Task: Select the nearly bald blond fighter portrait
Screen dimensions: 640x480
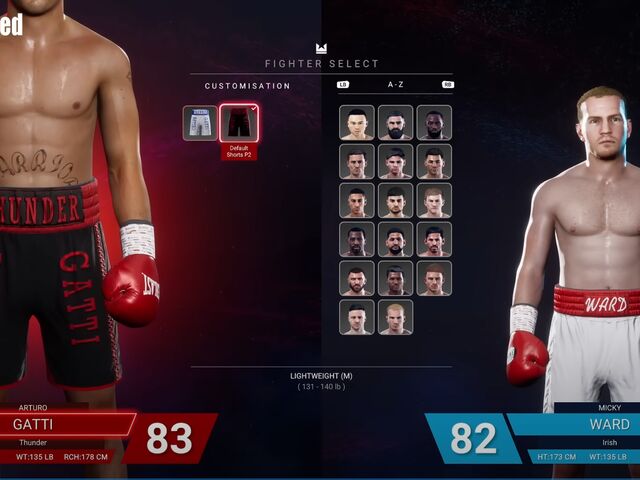Action: (395, 317)
